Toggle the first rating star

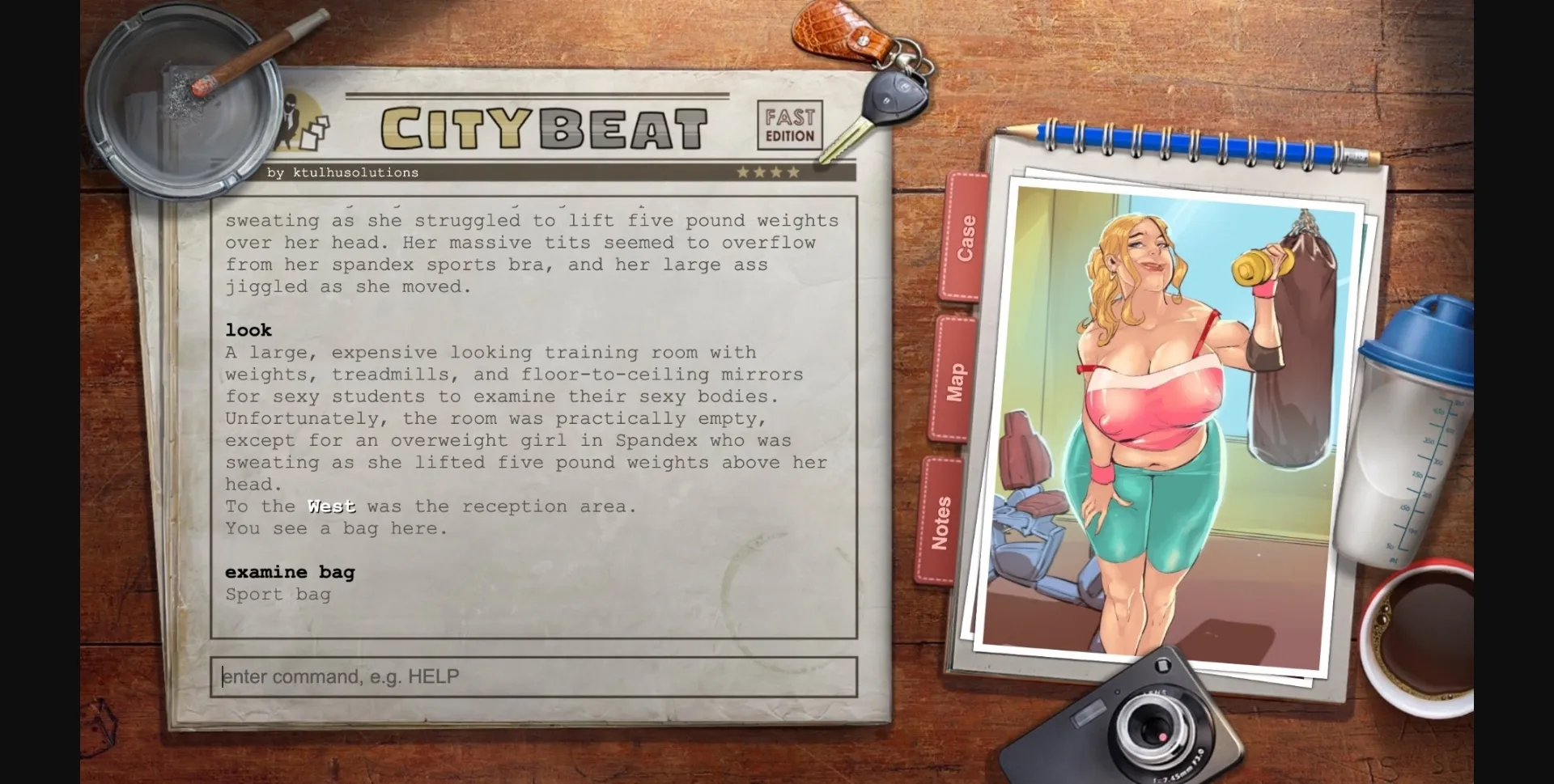point(743,172)
